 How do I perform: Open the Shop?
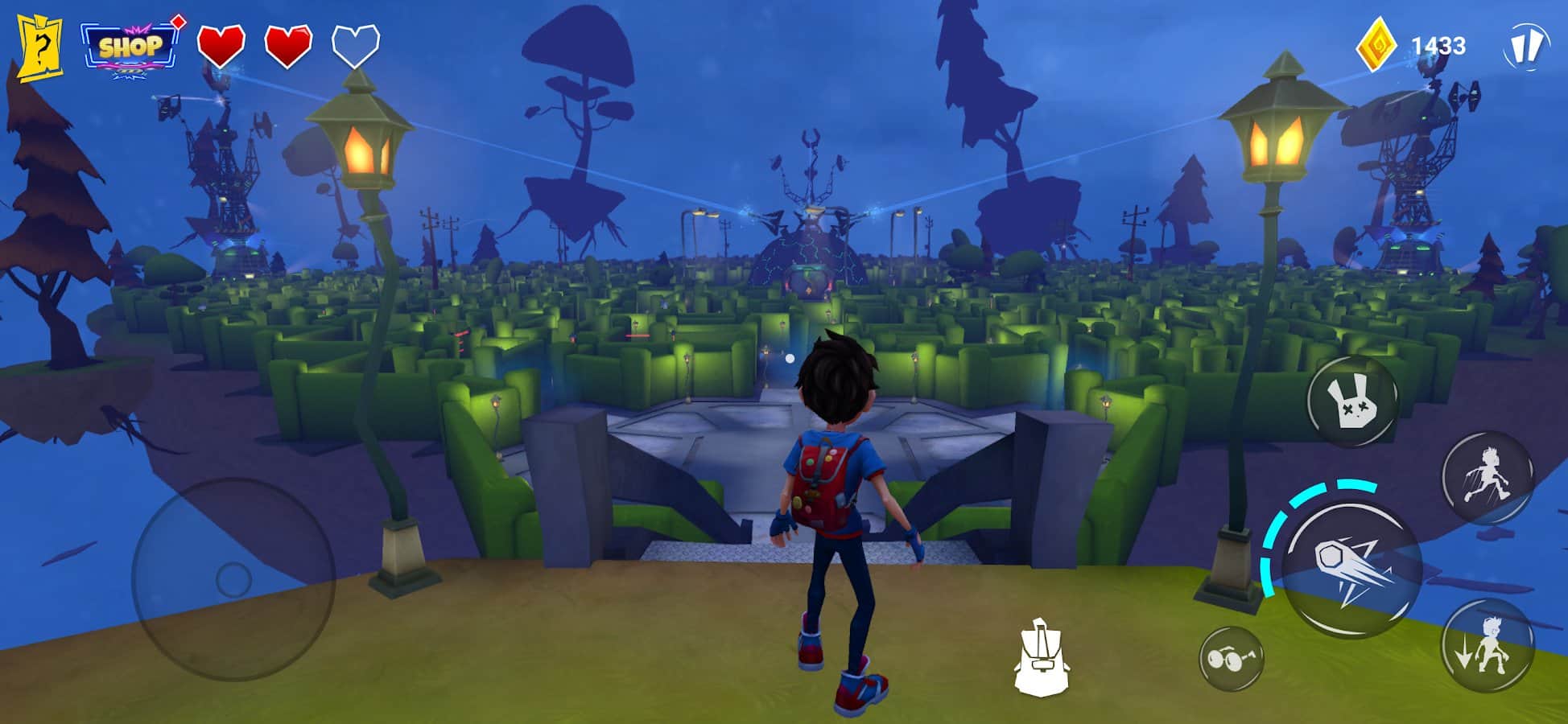pos(130,47)
